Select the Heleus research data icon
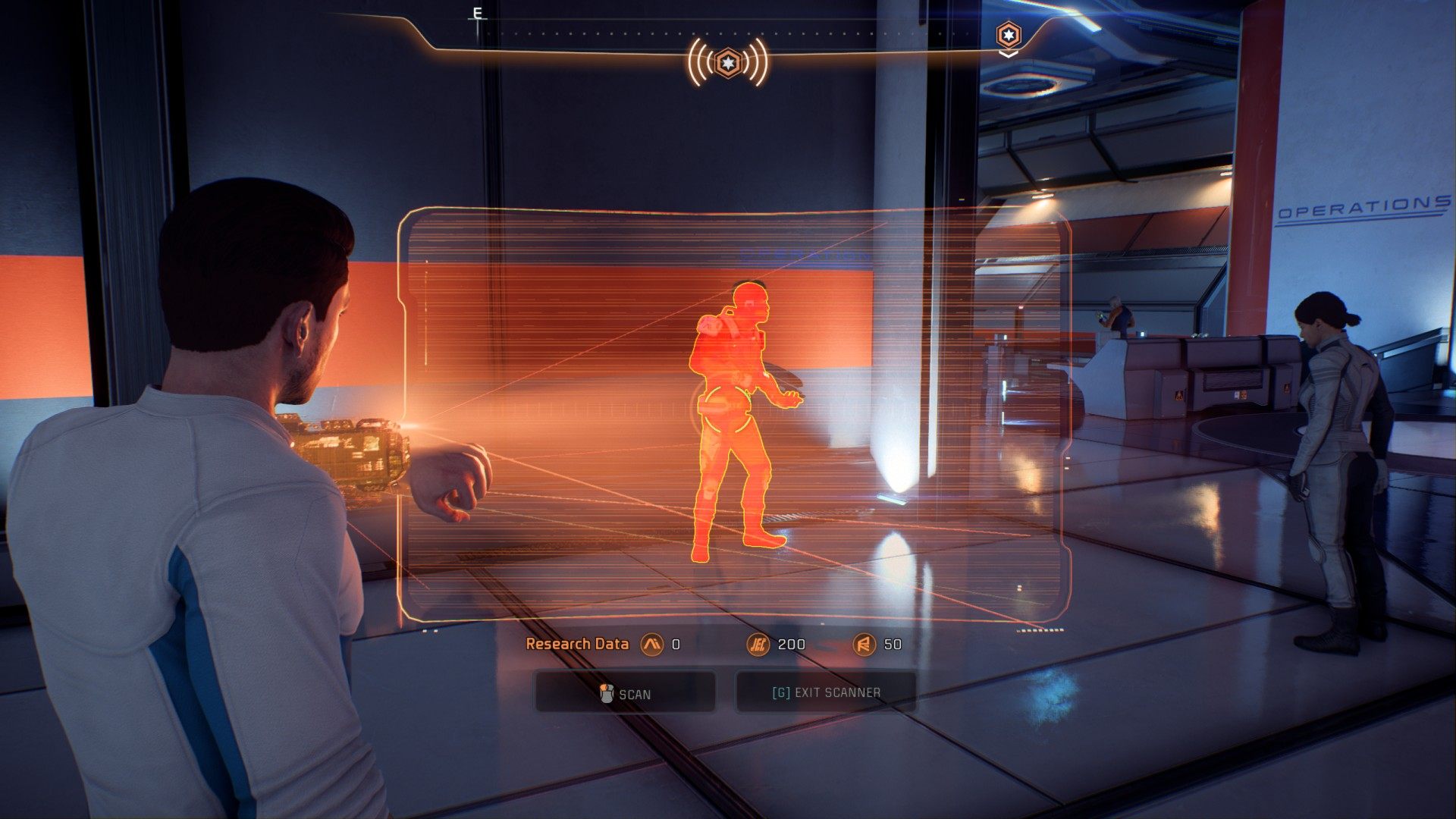 point(758,645)
